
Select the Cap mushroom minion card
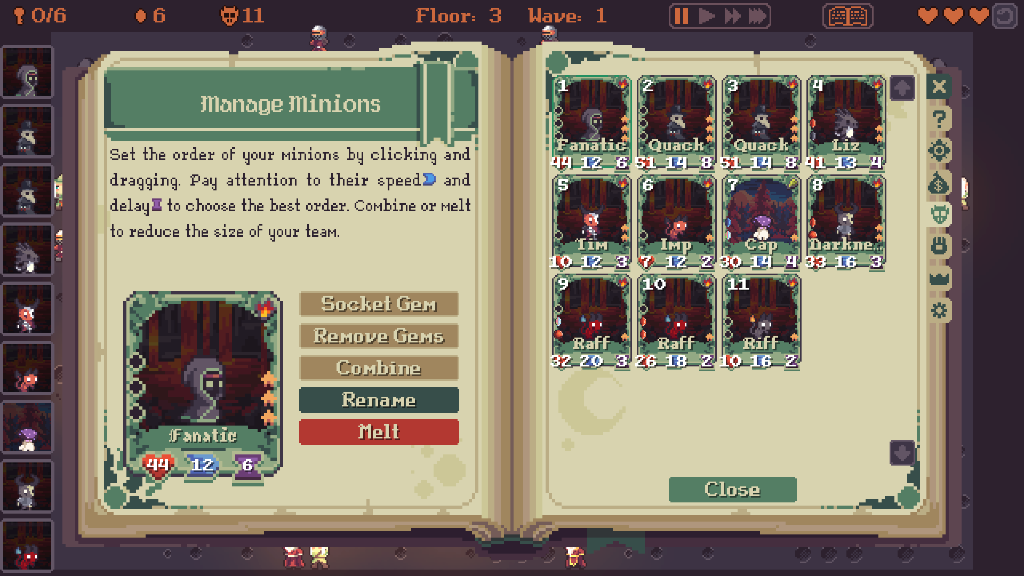pyautogui.click(x=761, y=220)
